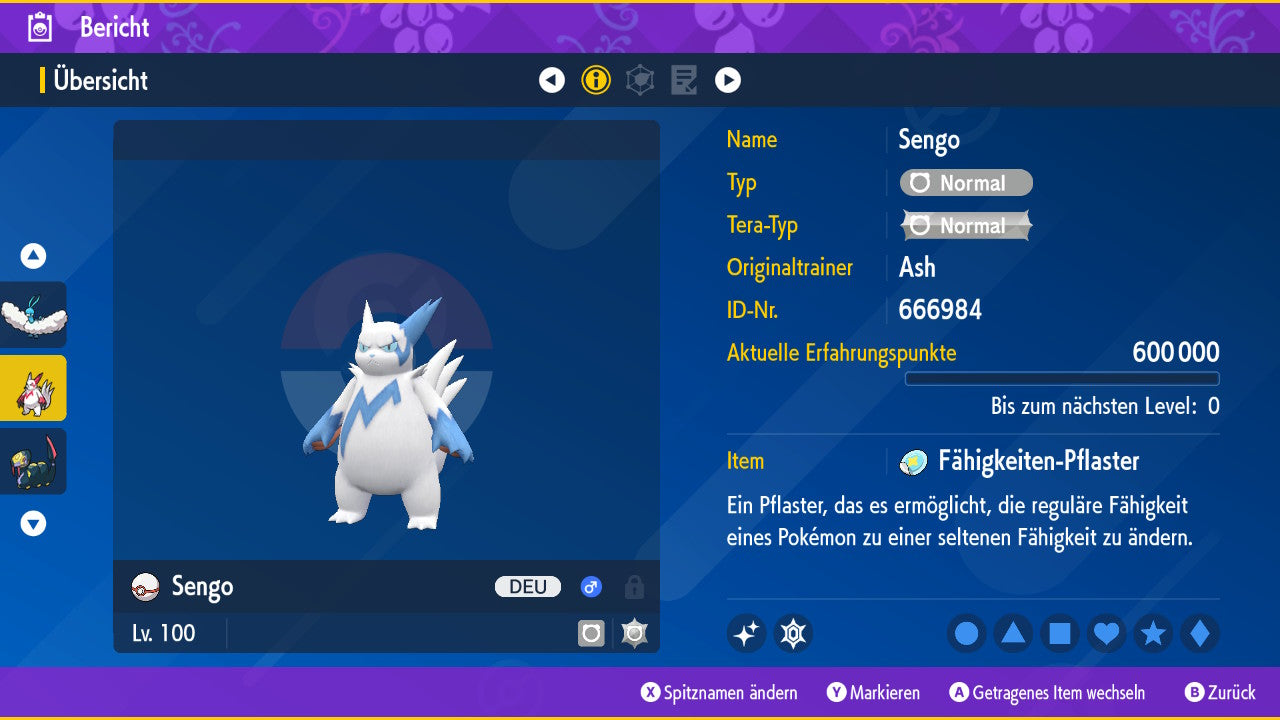The image size is (1280, 720).
Task: Toggle the triangle marking
Action: point(1013,634)
